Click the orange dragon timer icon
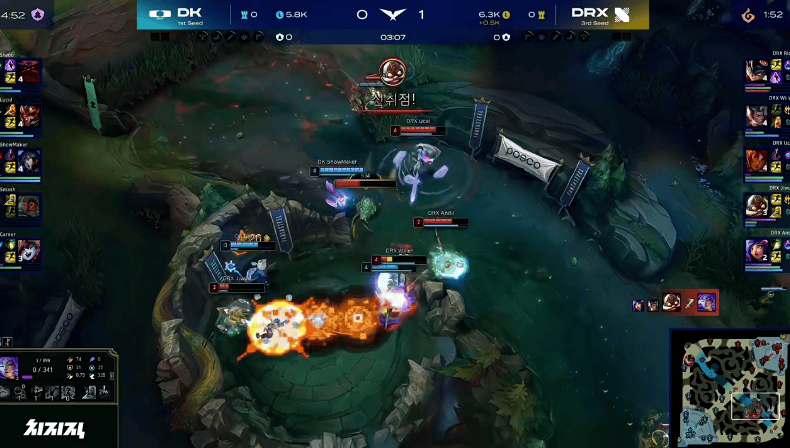Screen dimensions: 790x448 pyautogui.click(x=747, y=14)
